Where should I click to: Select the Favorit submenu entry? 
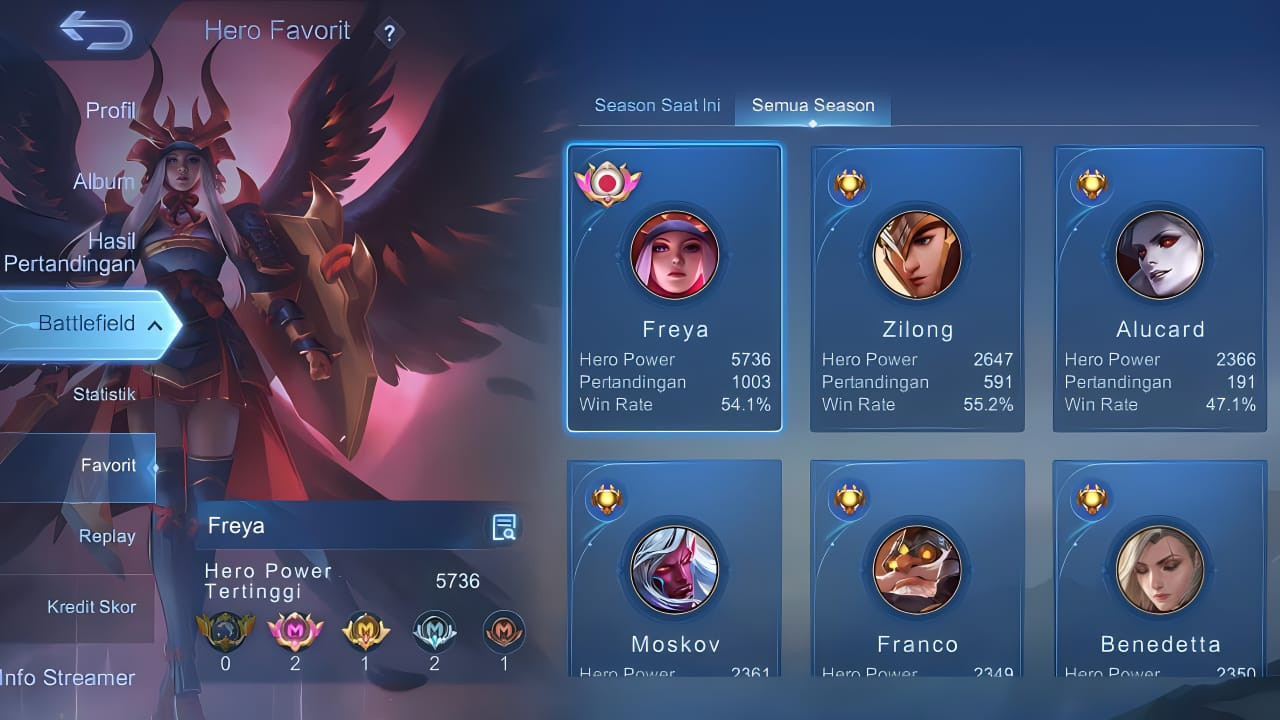pos(108,465)
